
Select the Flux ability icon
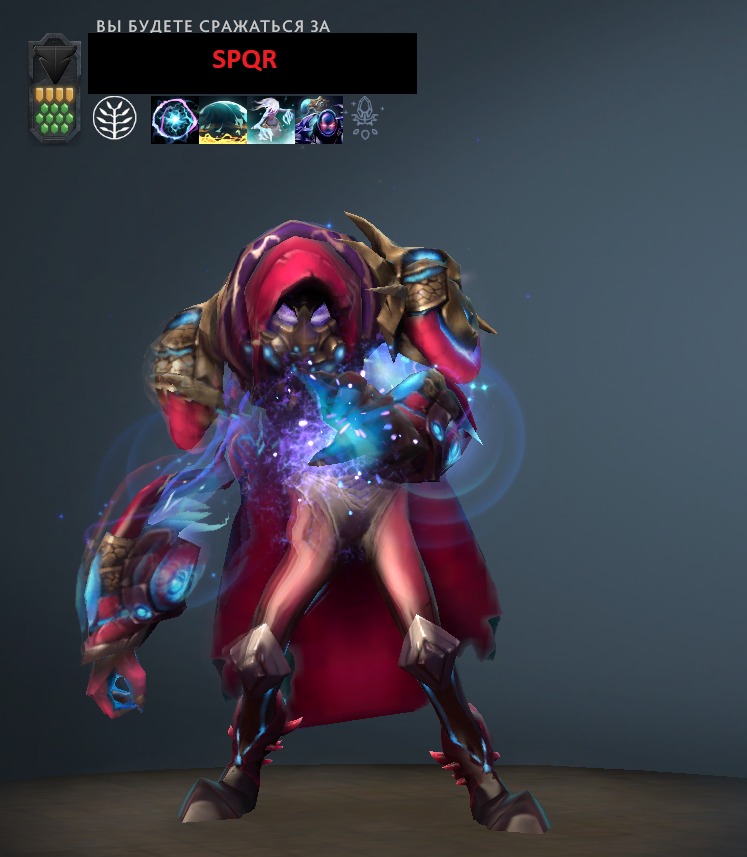(x=174, y=120)
